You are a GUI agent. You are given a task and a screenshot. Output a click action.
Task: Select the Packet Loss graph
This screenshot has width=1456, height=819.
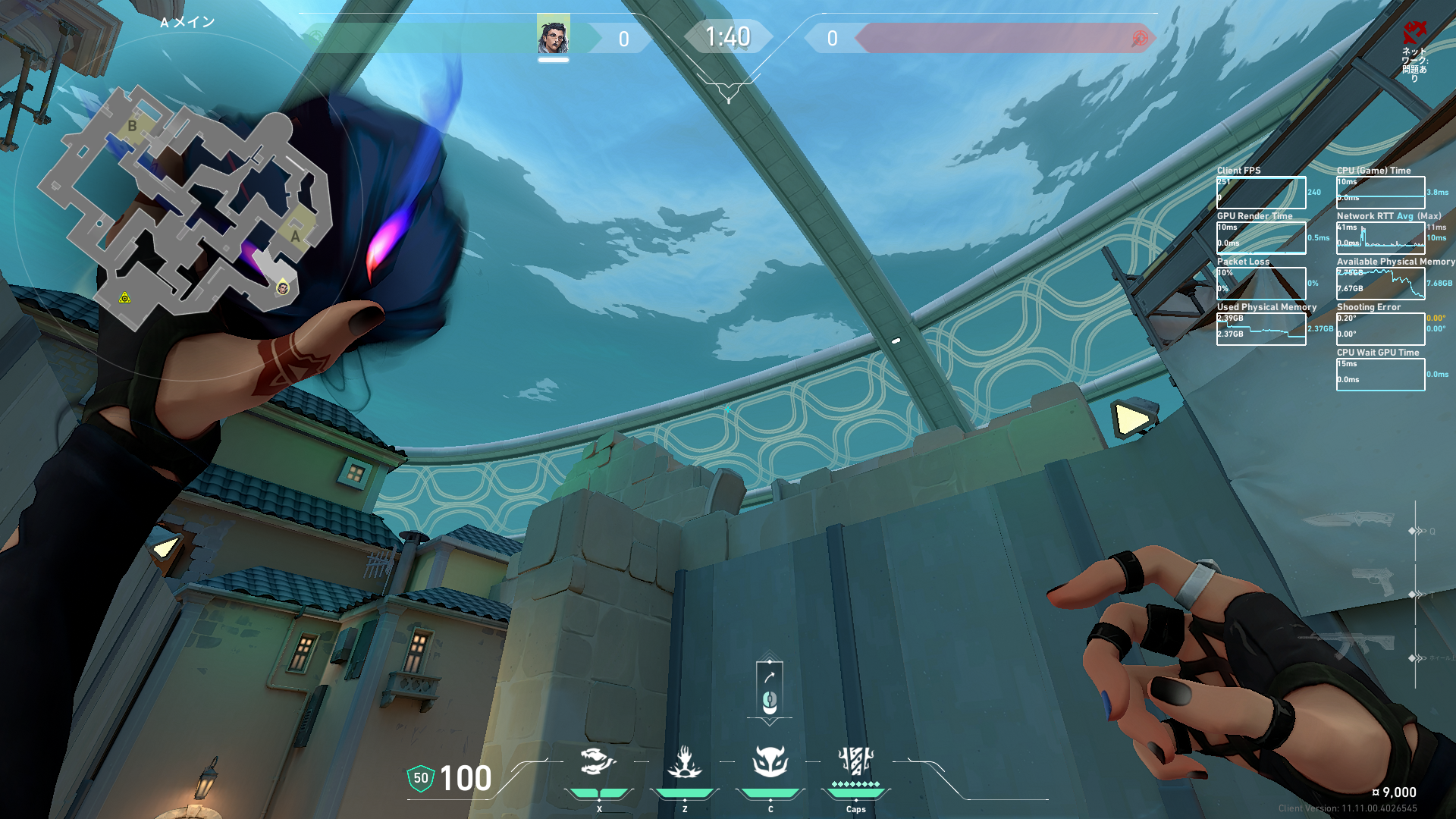tap(1261, 284)
